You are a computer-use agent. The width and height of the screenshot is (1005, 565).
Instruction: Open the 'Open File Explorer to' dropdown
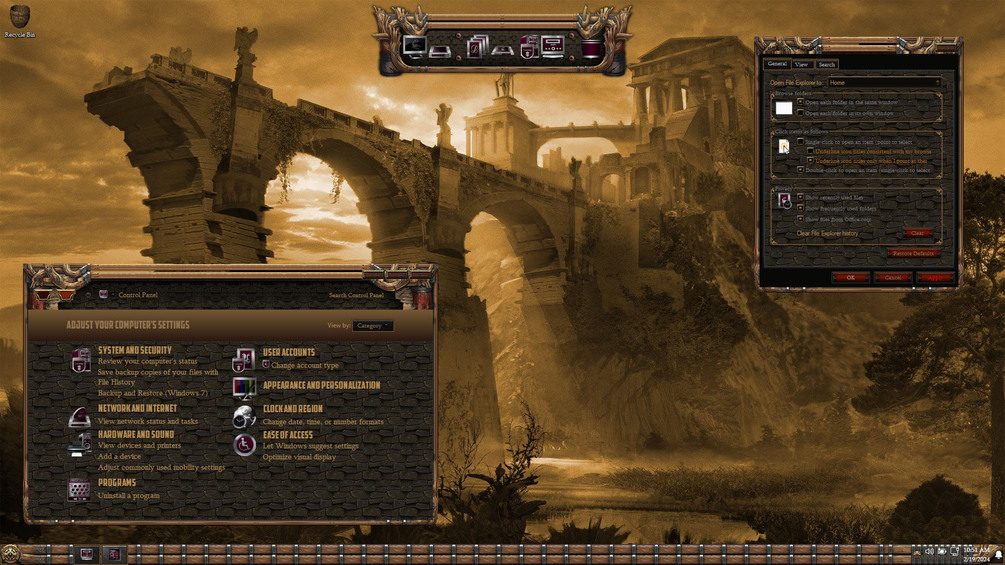pyautogui.click(x=884, y=83)
